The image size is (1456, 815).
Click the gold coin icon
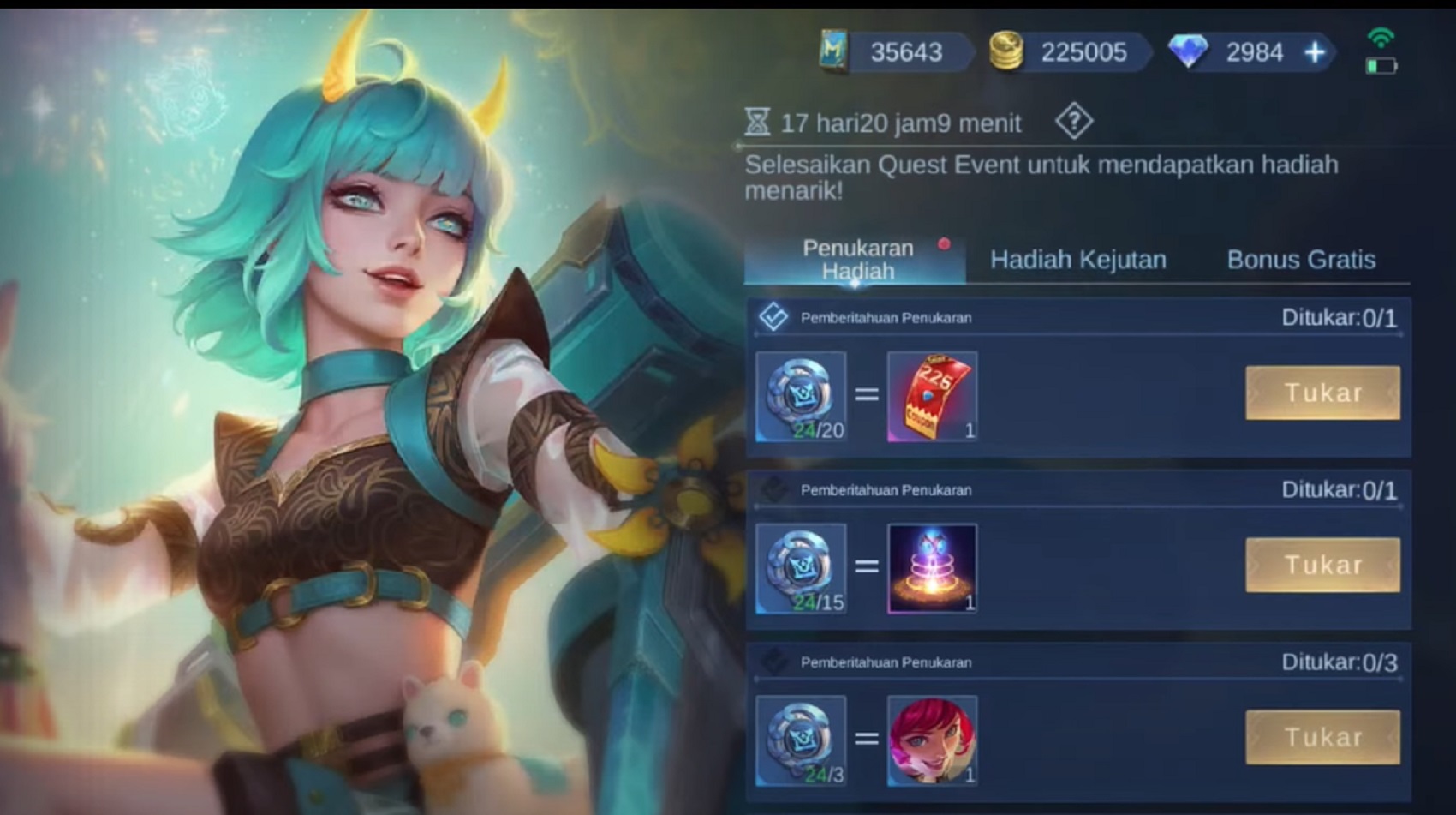tap(1009, 52)
